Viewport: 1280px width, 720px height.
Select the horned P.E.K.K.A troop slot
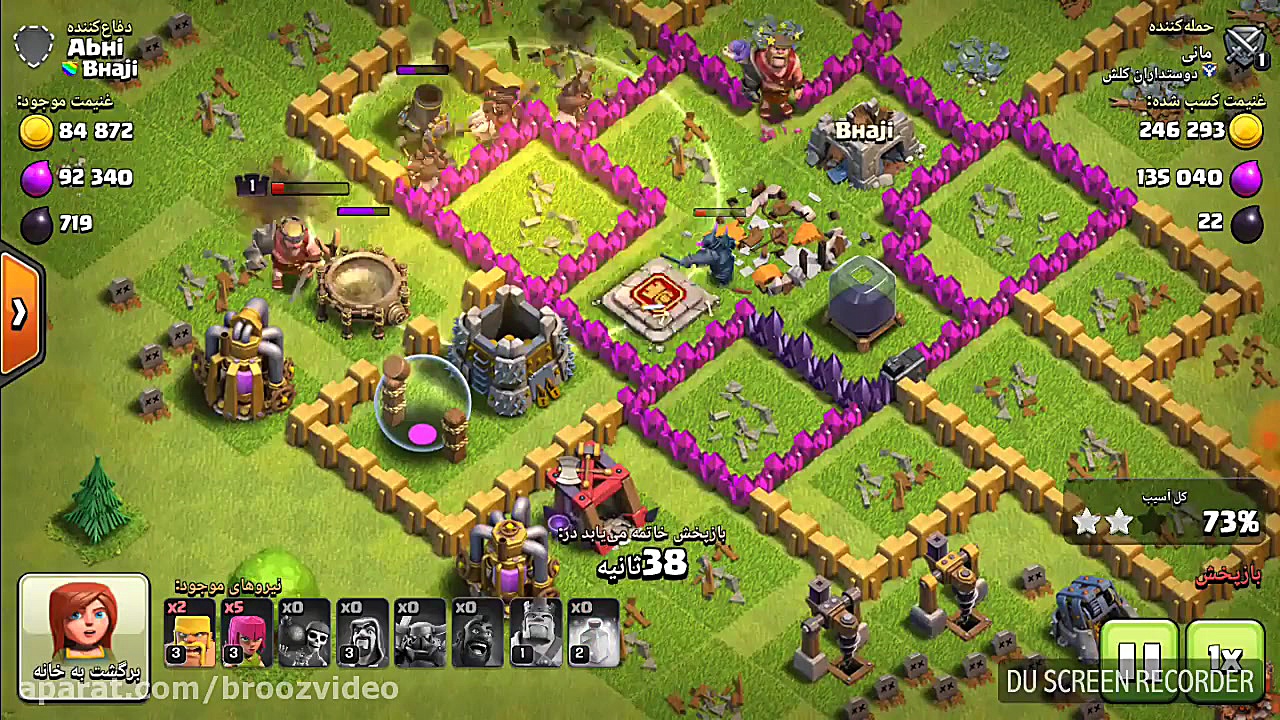(x=420, y=633)
